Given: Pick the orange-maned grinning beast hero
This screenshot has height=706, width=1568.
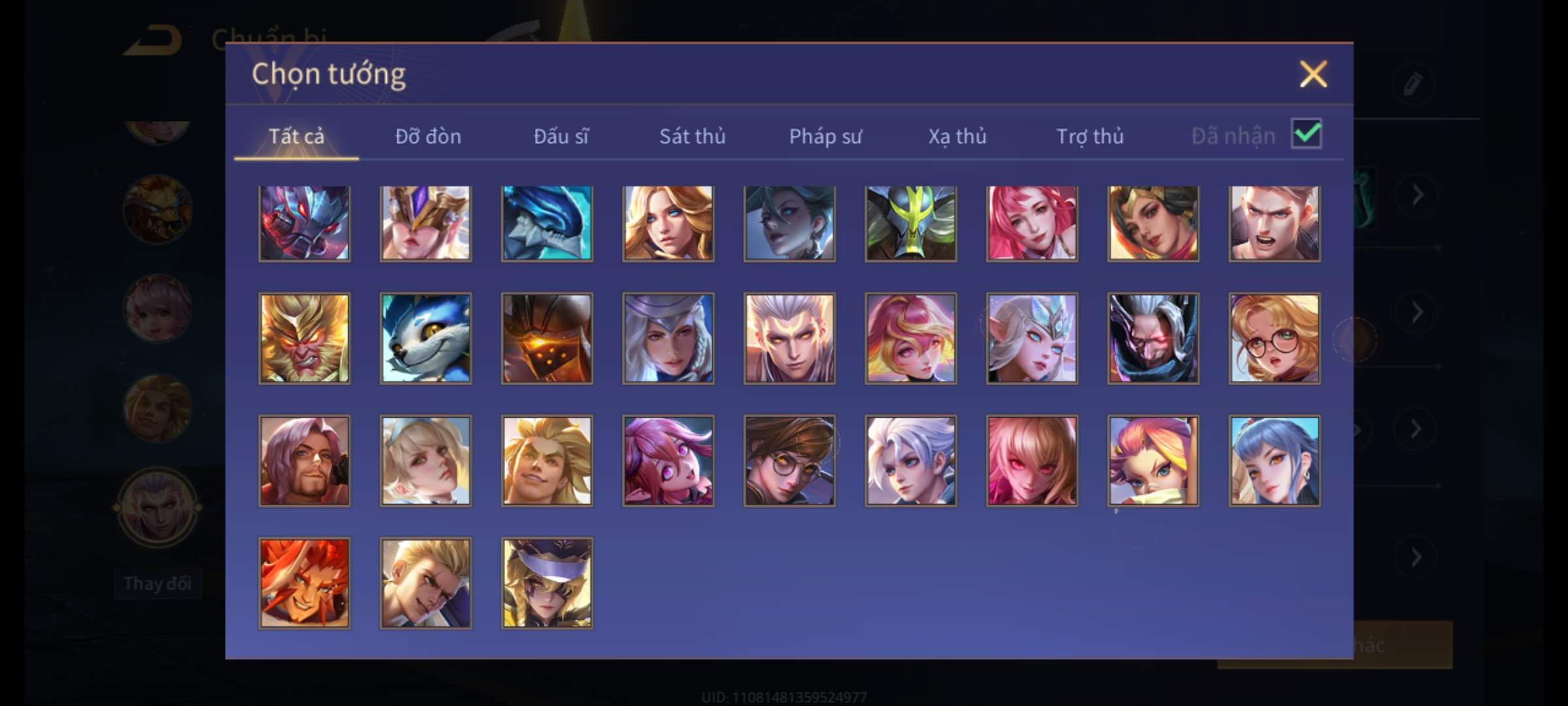Looking at the screenshot, I should [x=304, y=583].
